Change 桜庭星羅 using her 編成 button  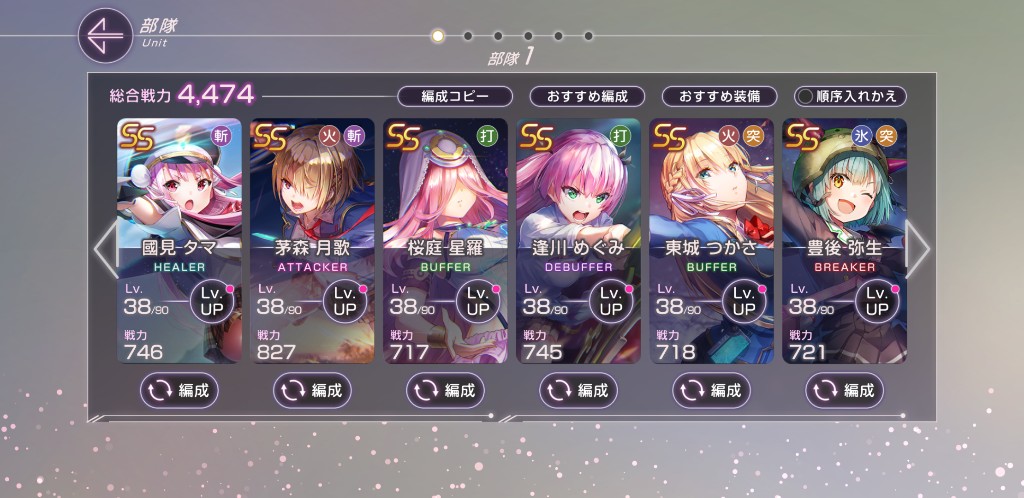[445, 390]
